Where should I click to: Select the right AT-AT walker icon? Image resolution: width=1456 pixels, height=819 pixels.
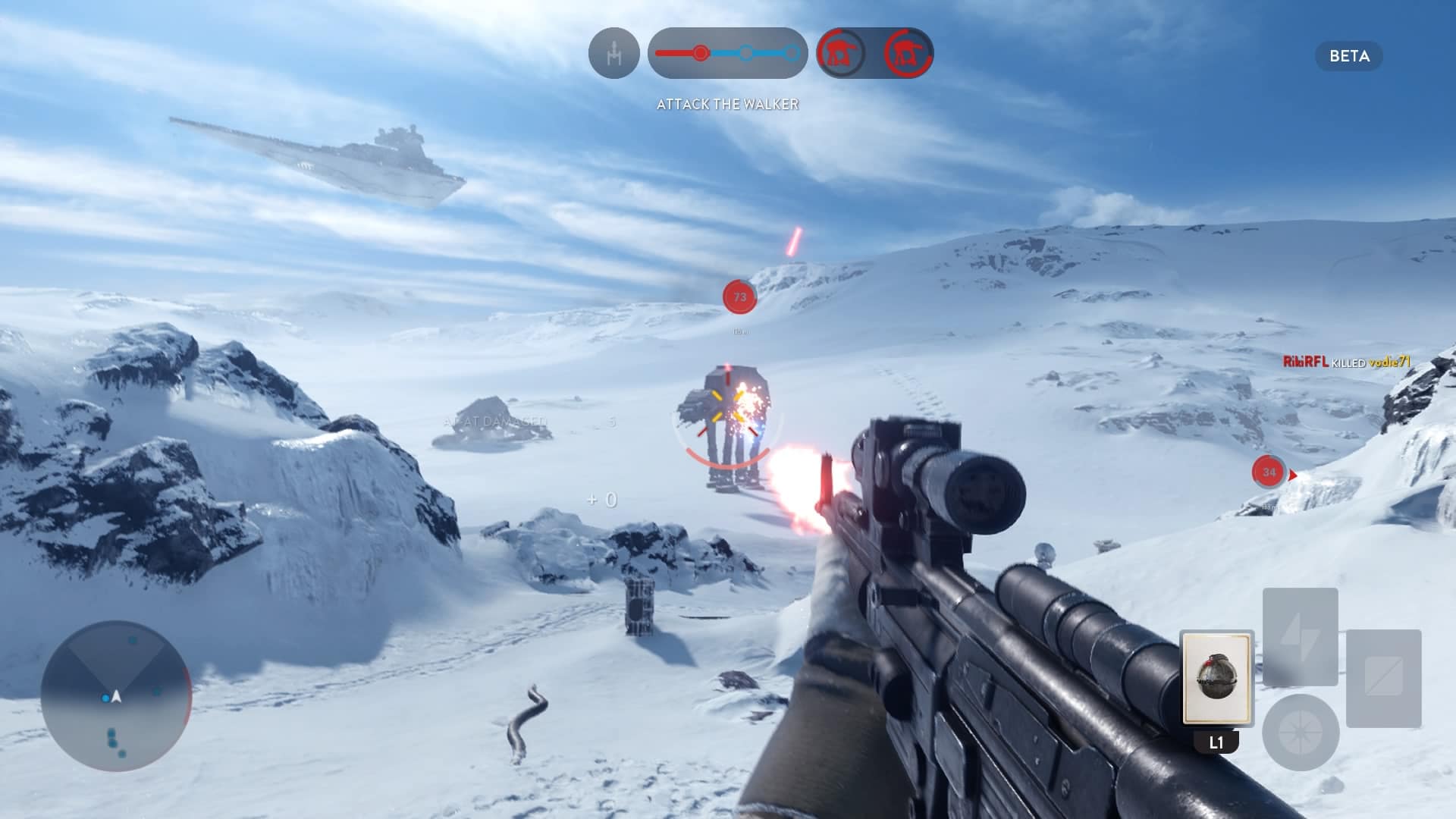click(907, 53)
